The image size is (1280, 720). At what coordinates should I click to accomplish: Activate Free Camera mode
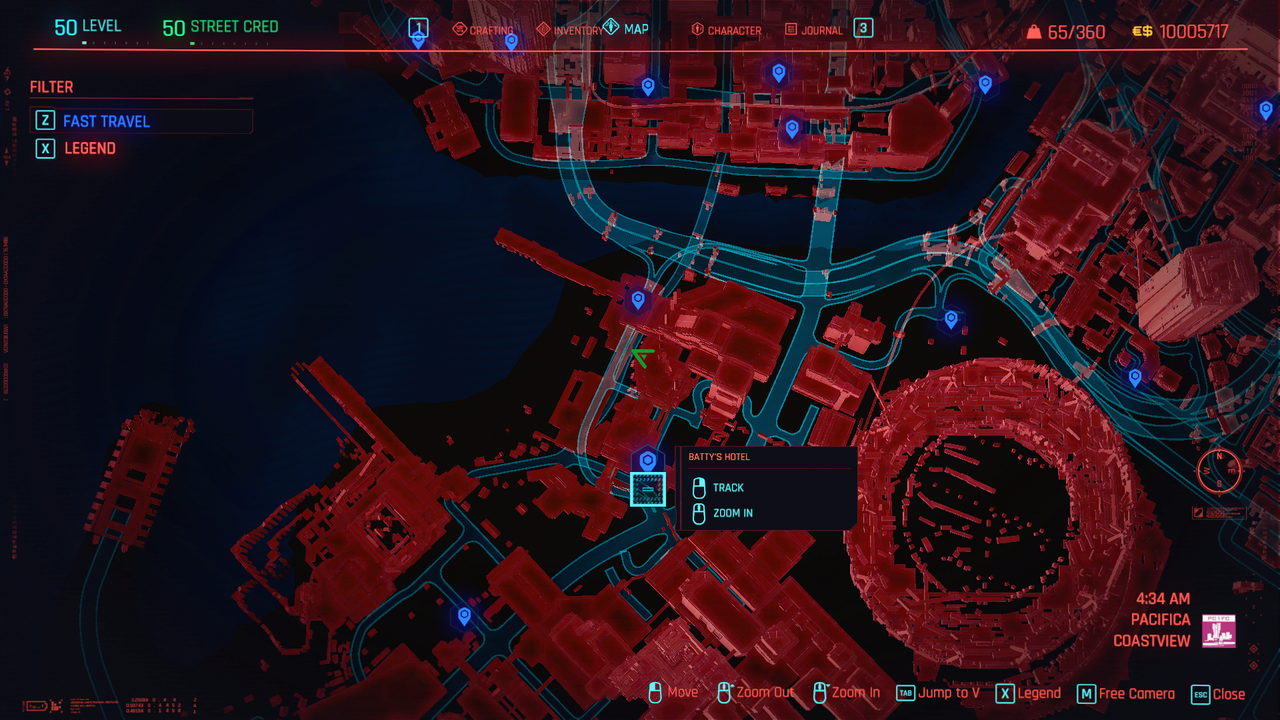pyautogui.click(x=1126, y=694)
